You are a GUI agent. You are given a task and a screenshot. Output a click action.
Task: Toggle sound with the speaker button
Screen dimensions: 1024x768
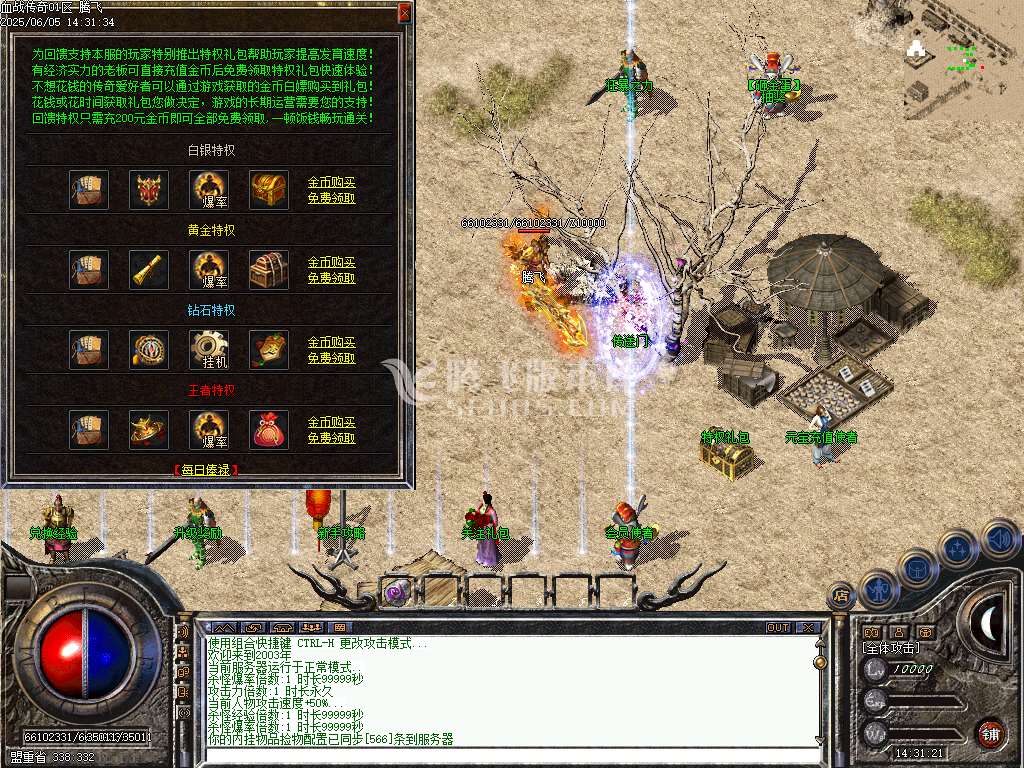[x=999, y=539]
